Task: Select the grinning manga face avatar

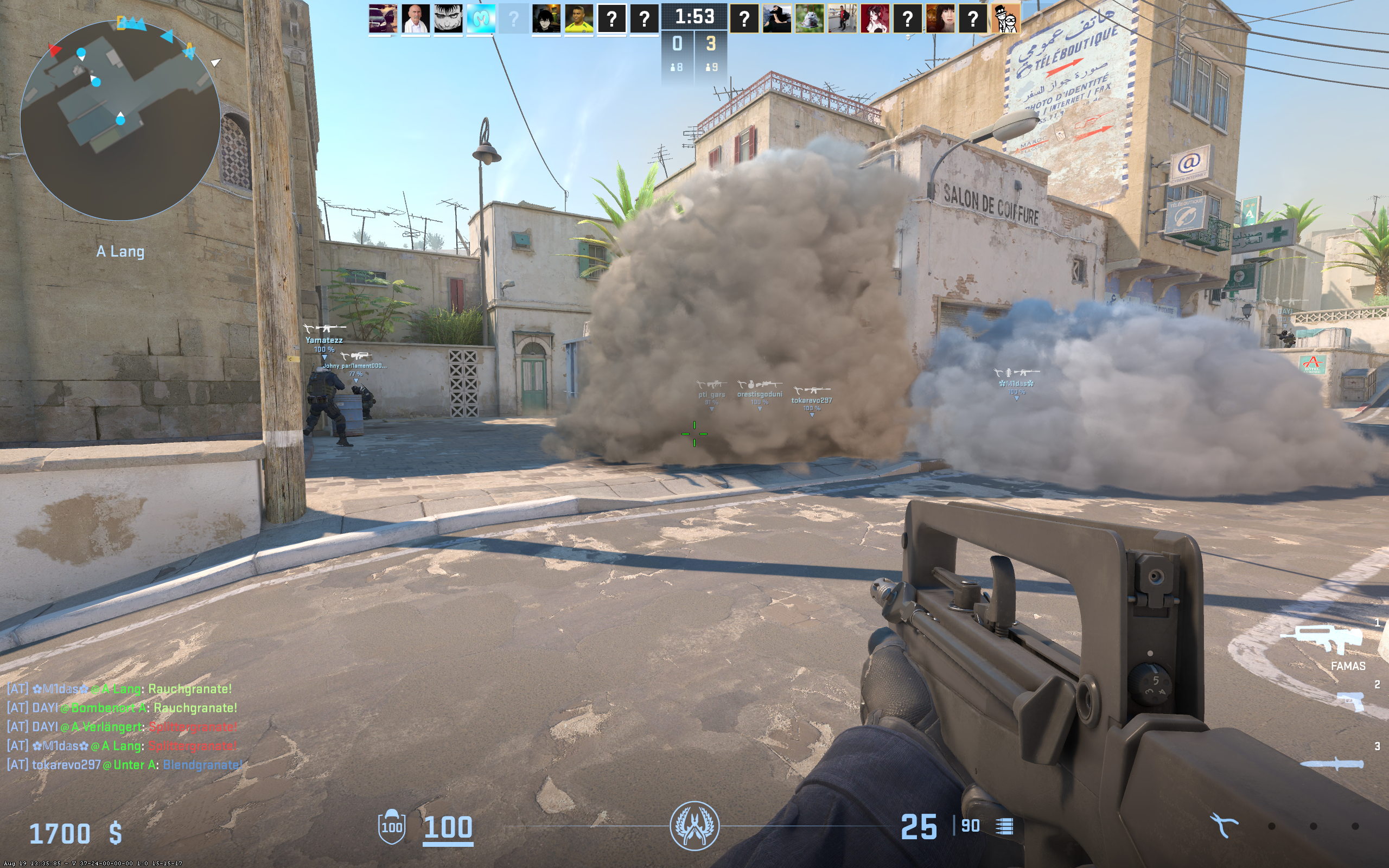Action: [448, 19]
